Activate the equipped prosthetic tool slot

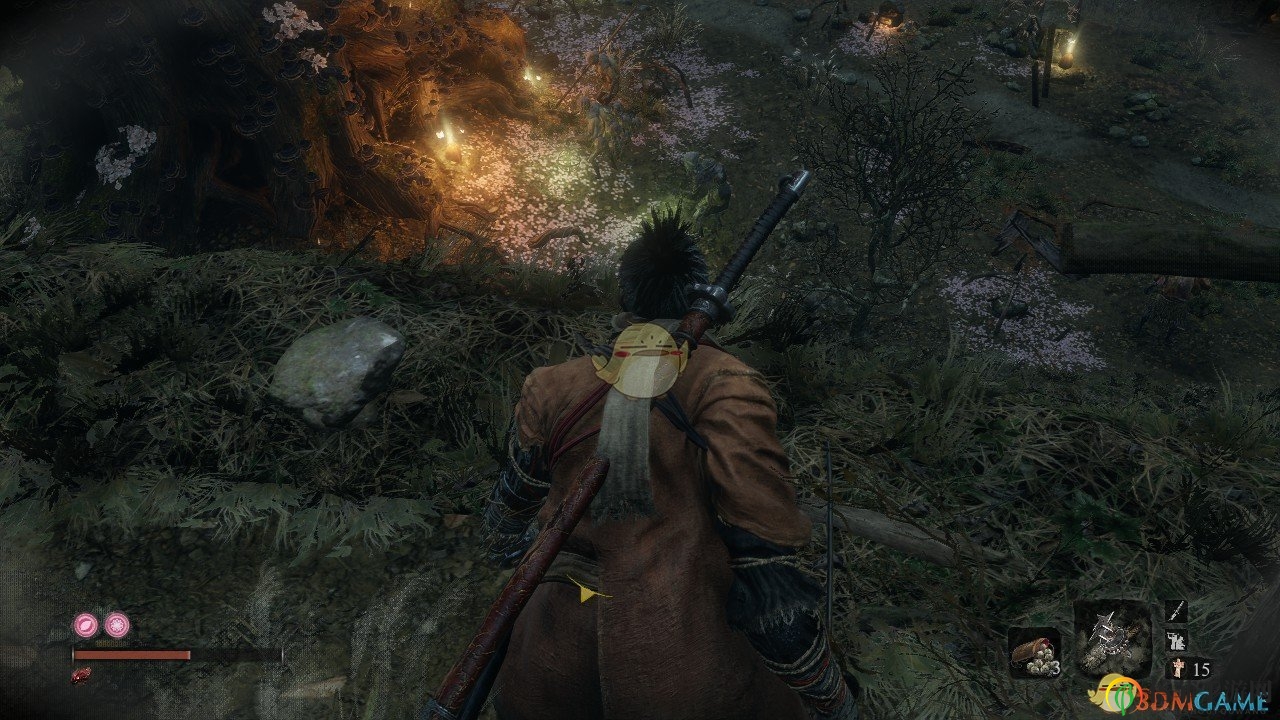pos(1113,639)
